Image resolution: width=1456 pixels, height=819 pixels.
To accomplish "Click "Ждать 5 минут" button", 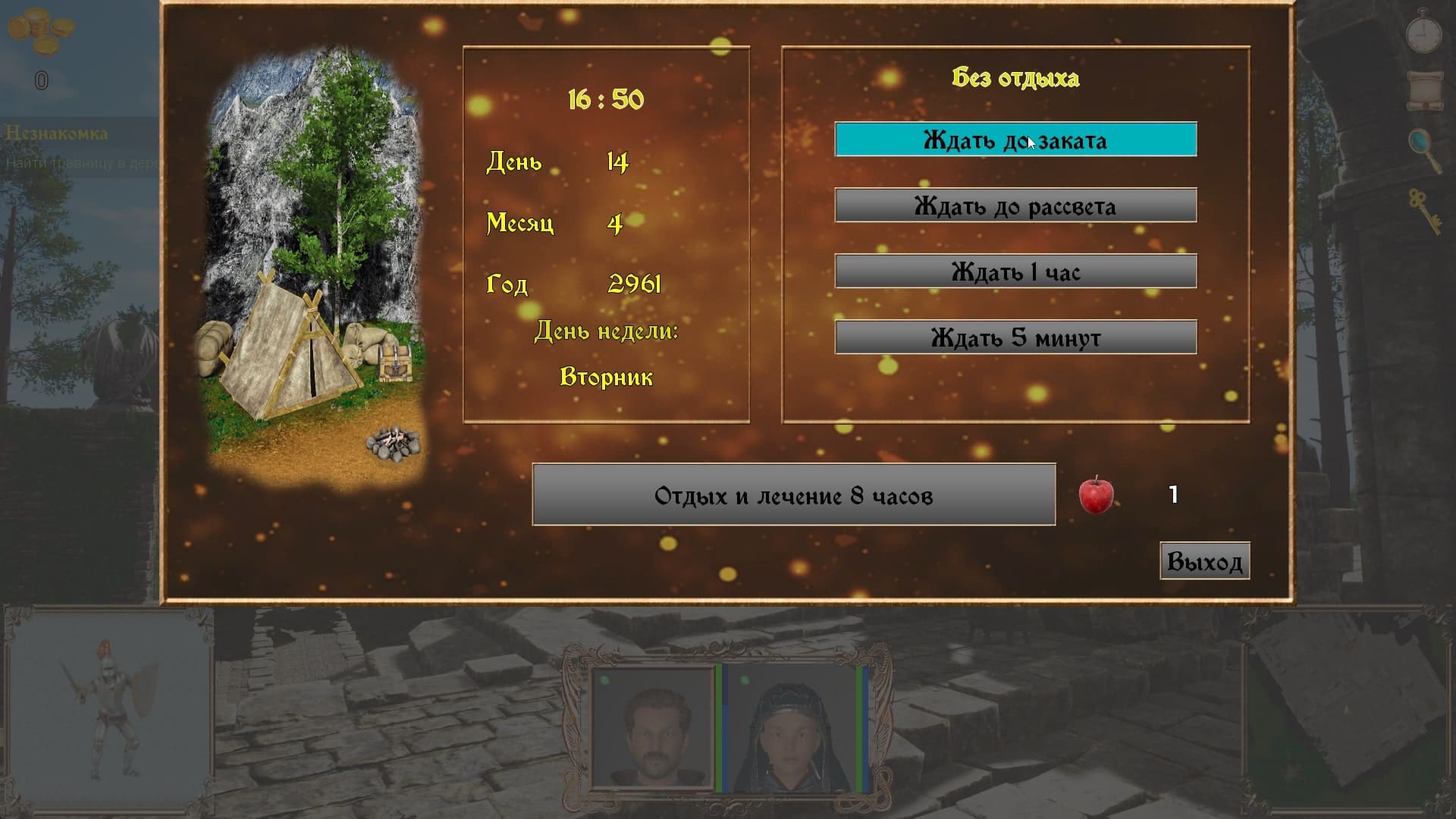I will click(x=1015, y=337).
